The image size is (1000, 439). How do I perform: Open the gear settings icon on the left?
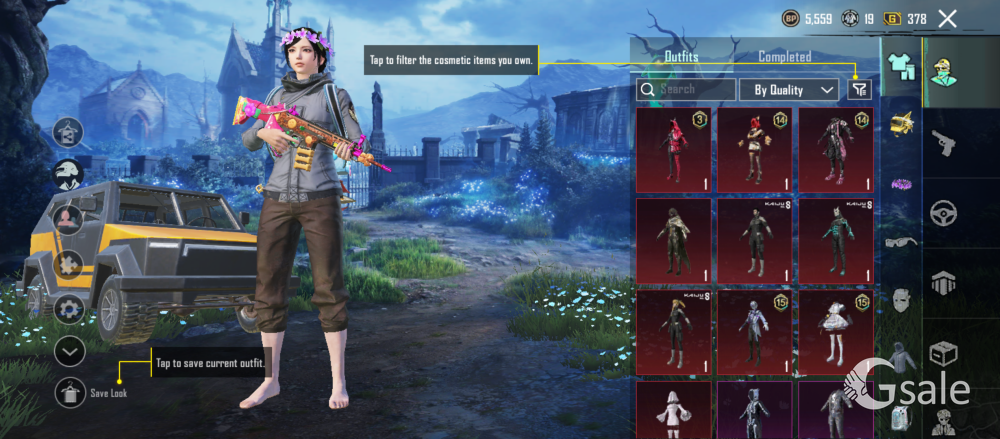pyautogui.click(x=69, y=308)
